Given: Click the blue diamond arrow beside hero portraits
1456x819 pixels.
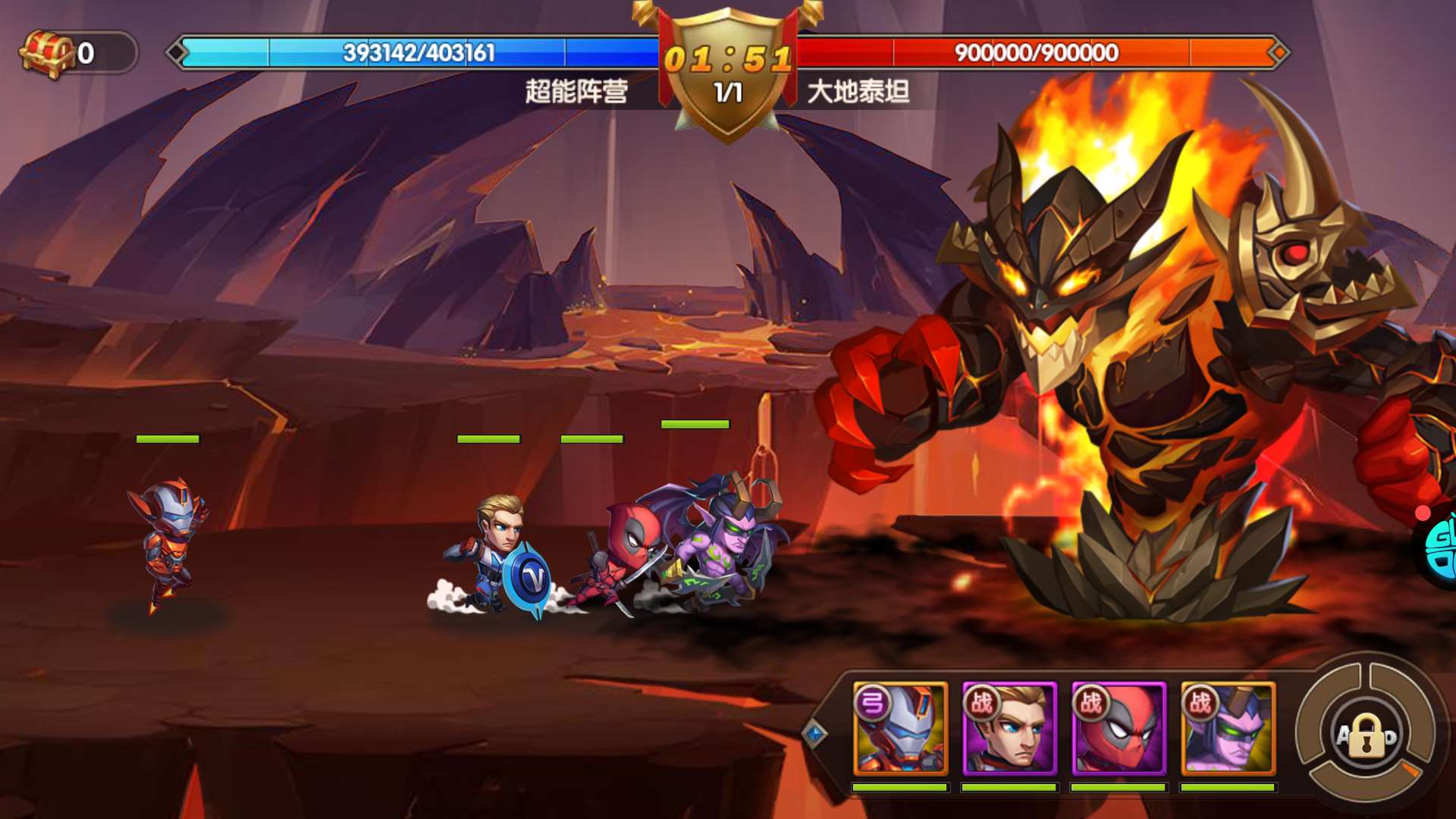Looking at the screenshot, I should tap(815, 733).
